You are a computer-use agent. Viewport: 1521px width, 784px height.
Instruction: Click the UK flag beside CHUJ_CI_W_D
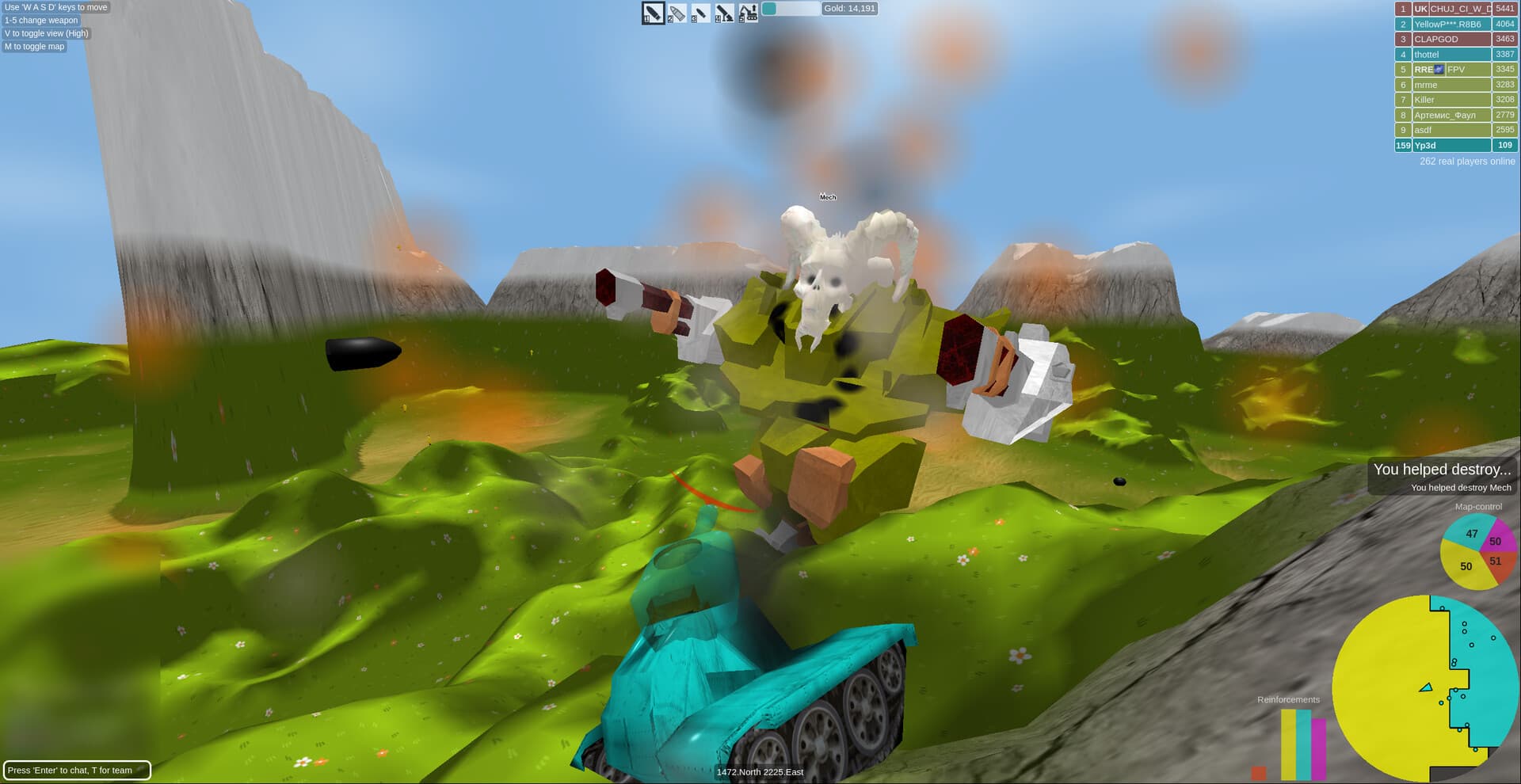1419,9
